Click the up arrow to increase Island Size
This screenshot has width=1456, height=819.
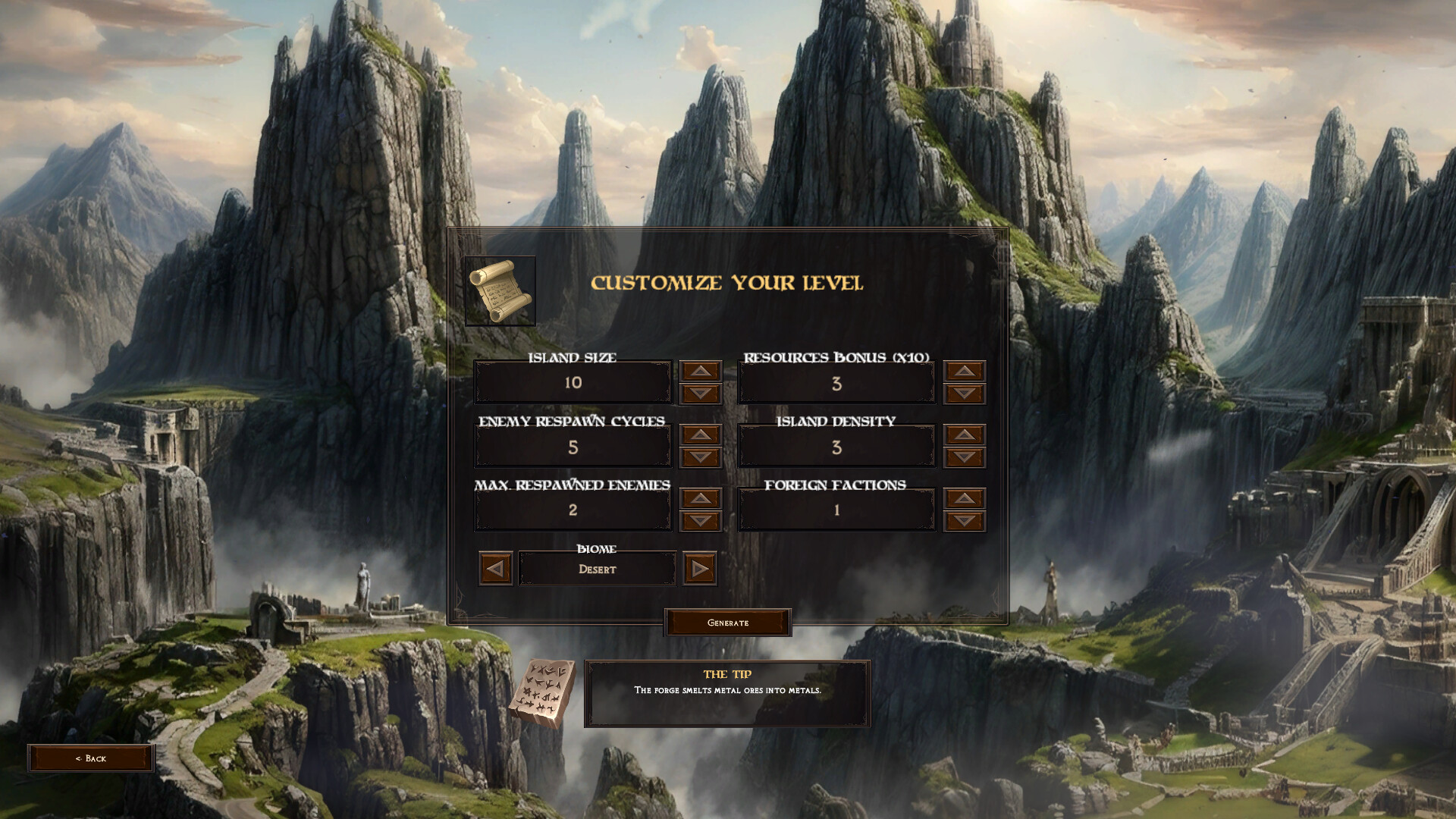coord(700,370)
